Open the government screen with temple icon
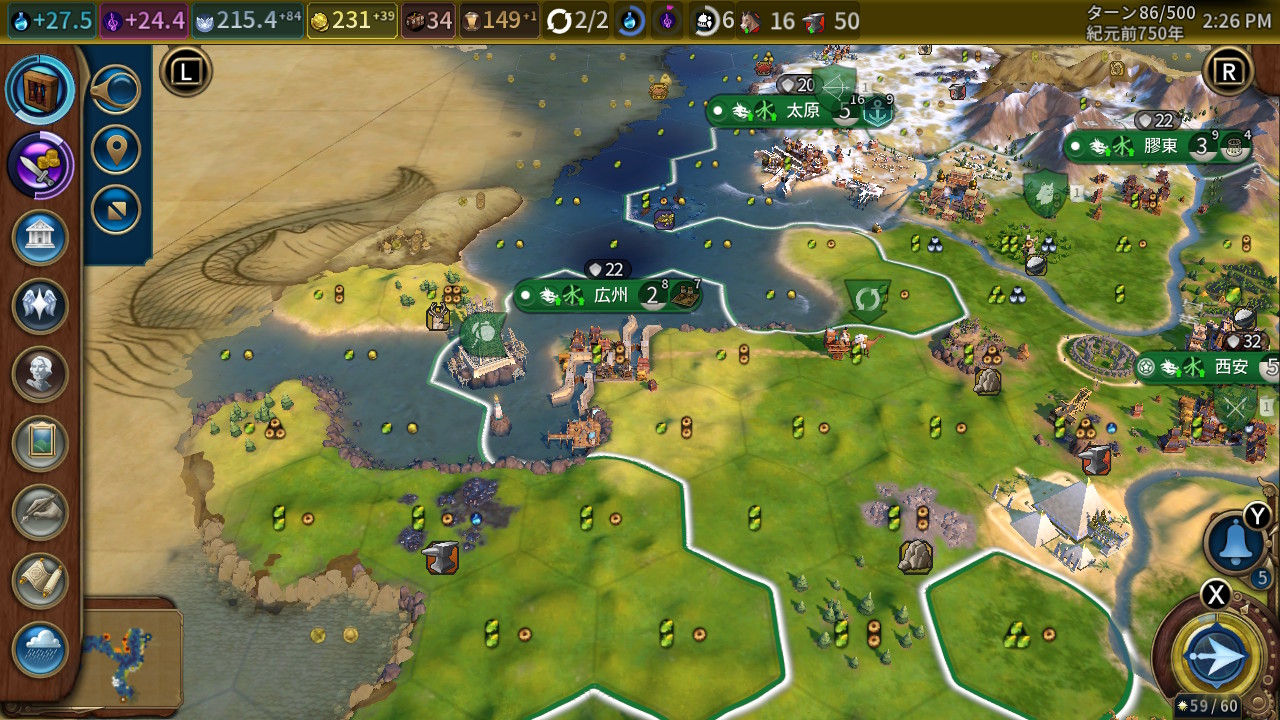 pos(41,238)
